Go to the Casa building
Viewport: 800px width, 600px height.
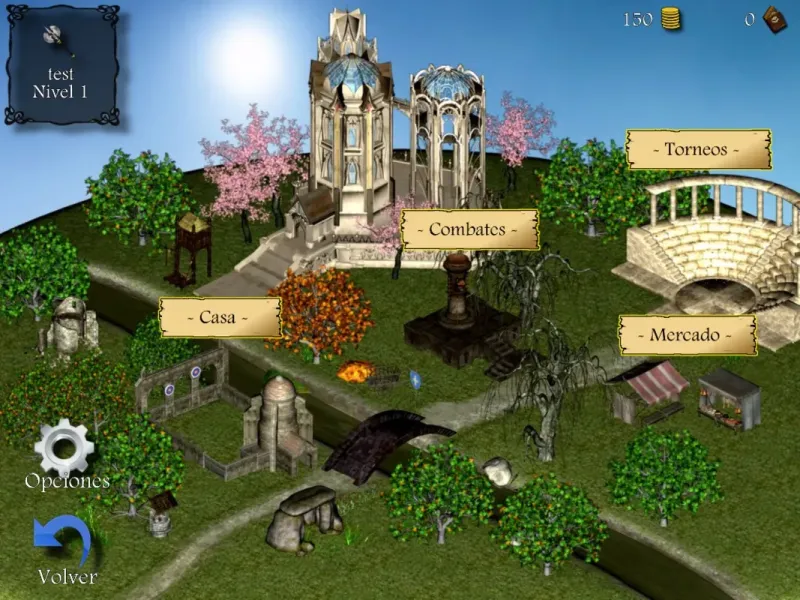(218, 318)
